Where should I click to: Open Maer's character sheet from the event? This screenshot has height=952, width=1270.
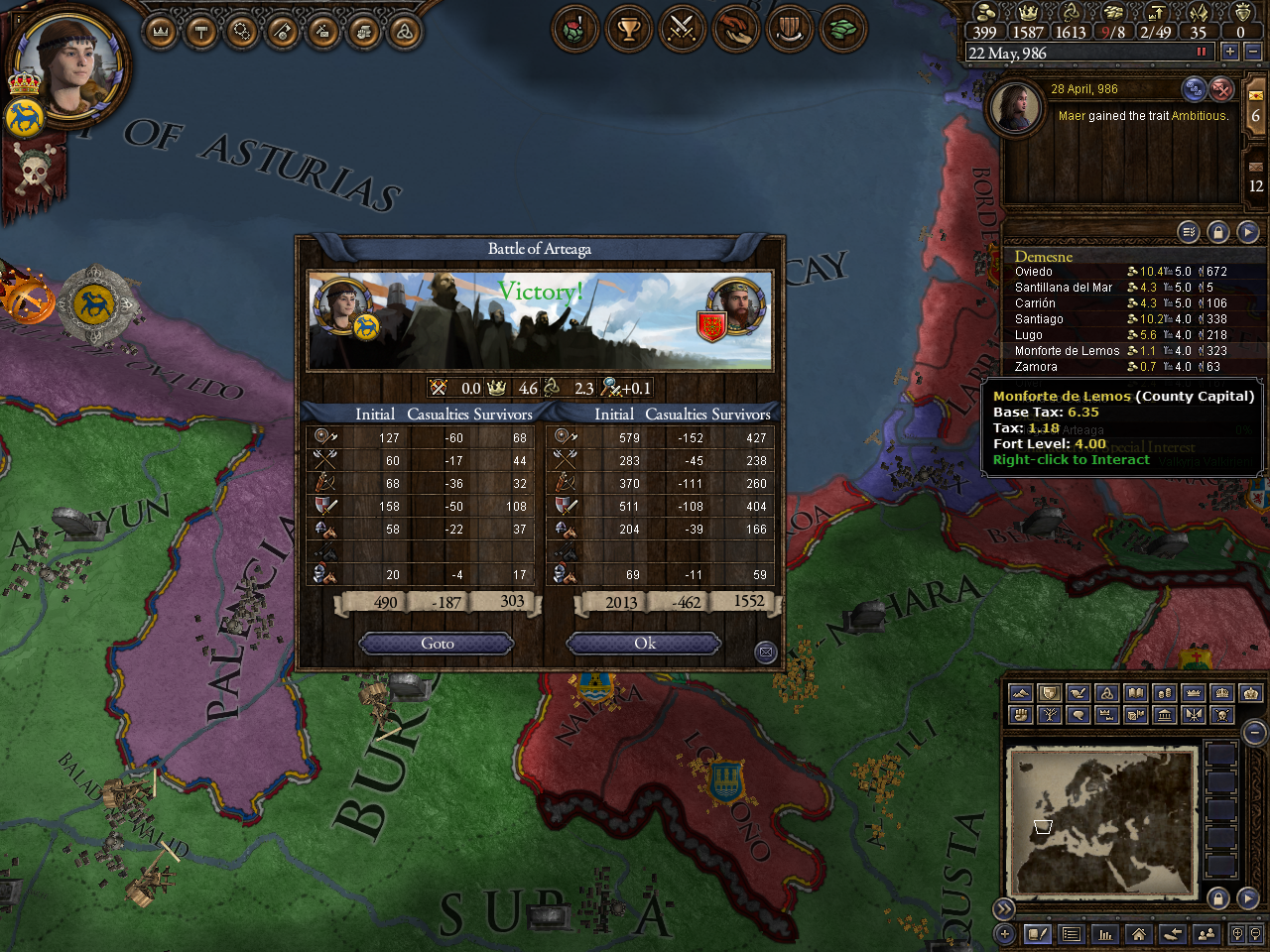[x=1016, y=108]
